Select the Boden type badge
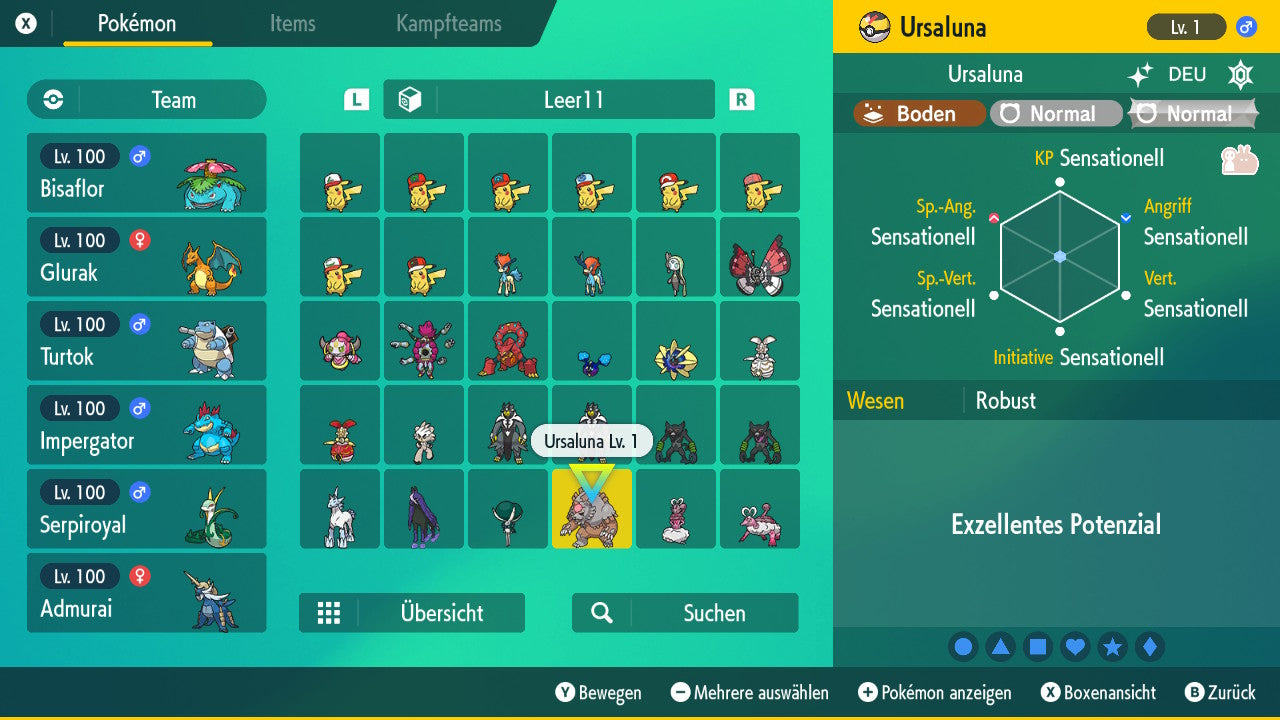 coord(916,113)
